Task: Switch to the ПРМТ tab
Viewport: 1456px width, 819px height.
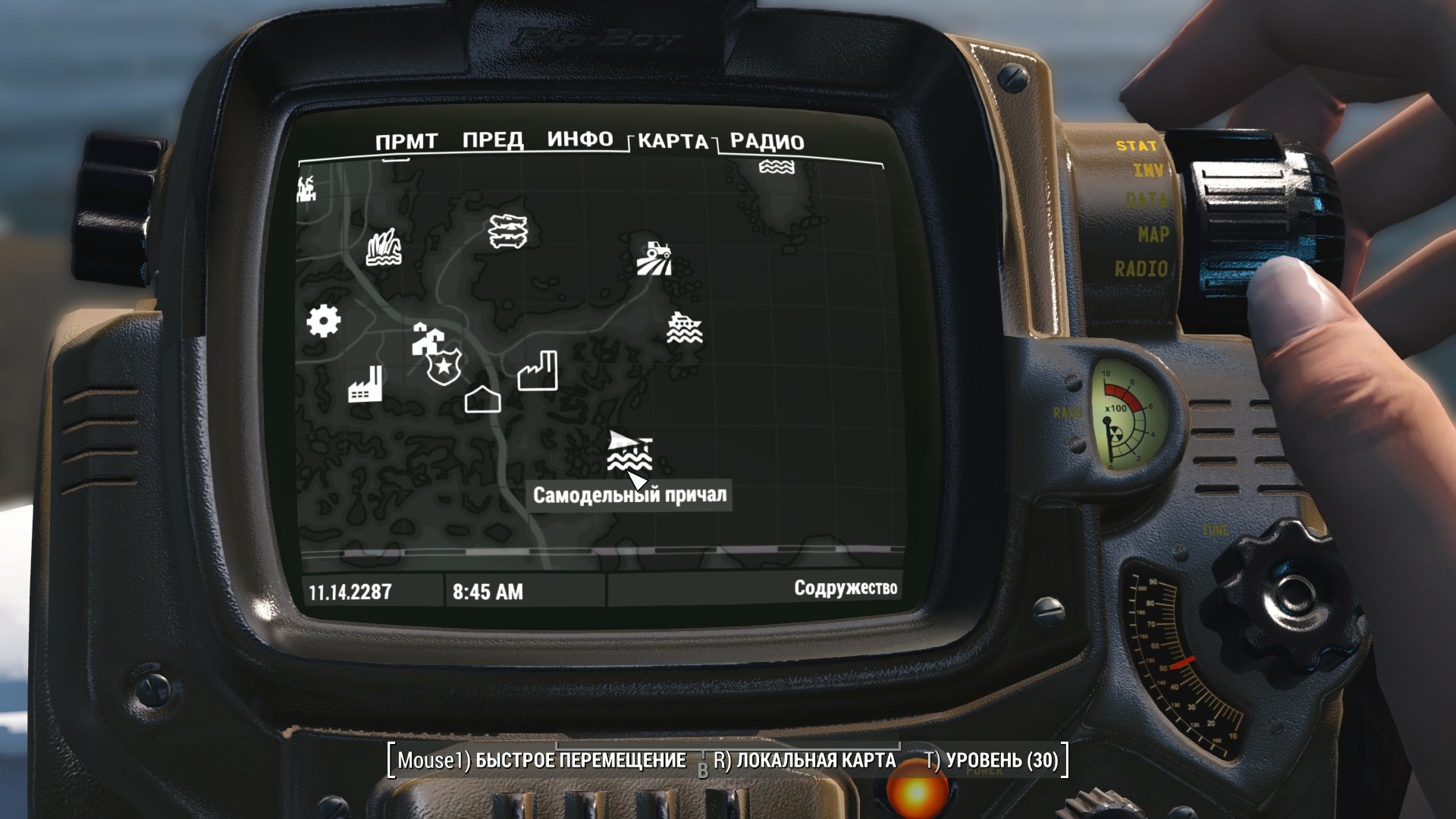Action: 406,142
